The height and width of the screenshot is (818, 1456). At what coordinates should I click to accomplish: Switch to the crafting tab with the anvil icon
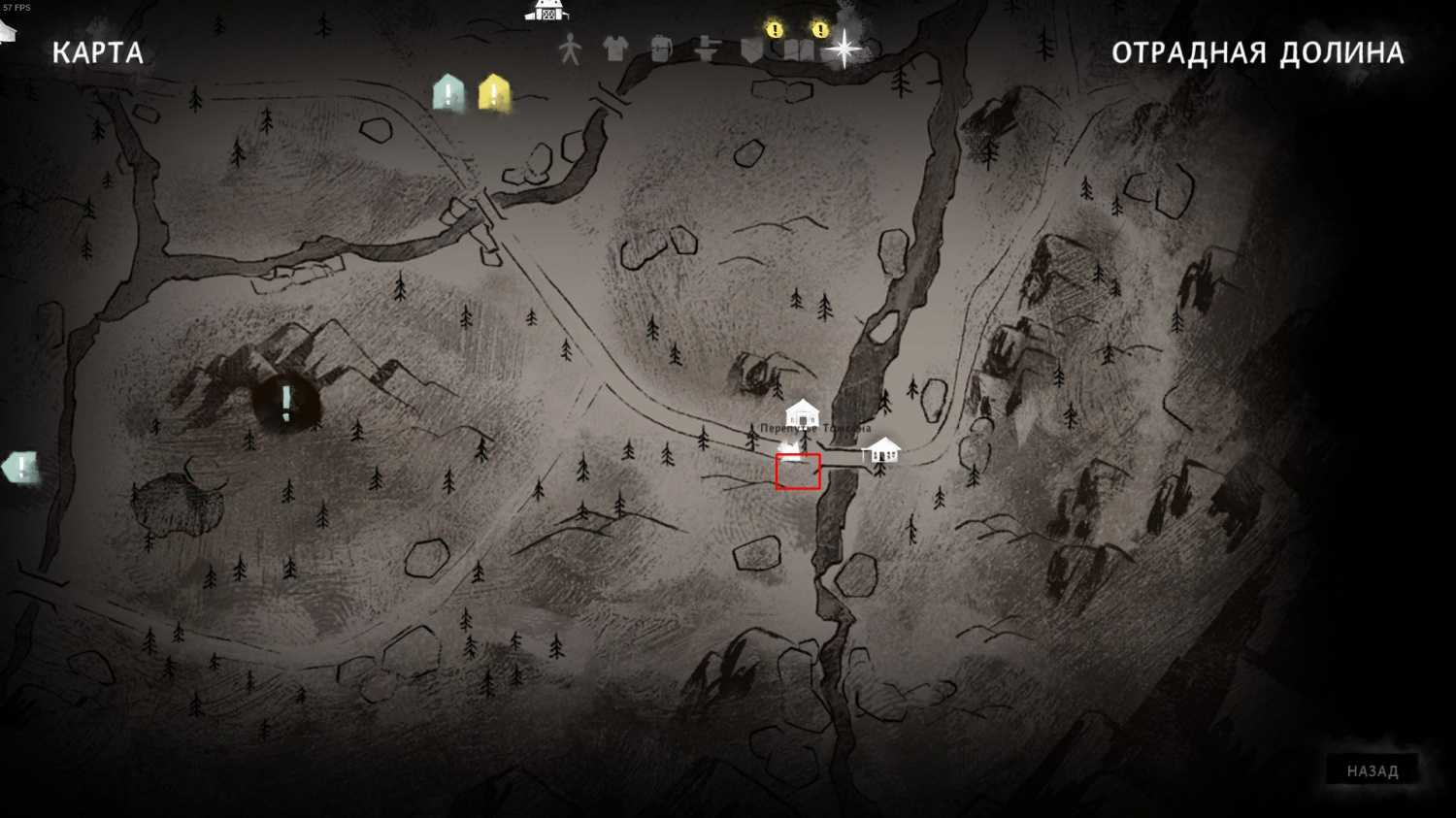[706, 49]
